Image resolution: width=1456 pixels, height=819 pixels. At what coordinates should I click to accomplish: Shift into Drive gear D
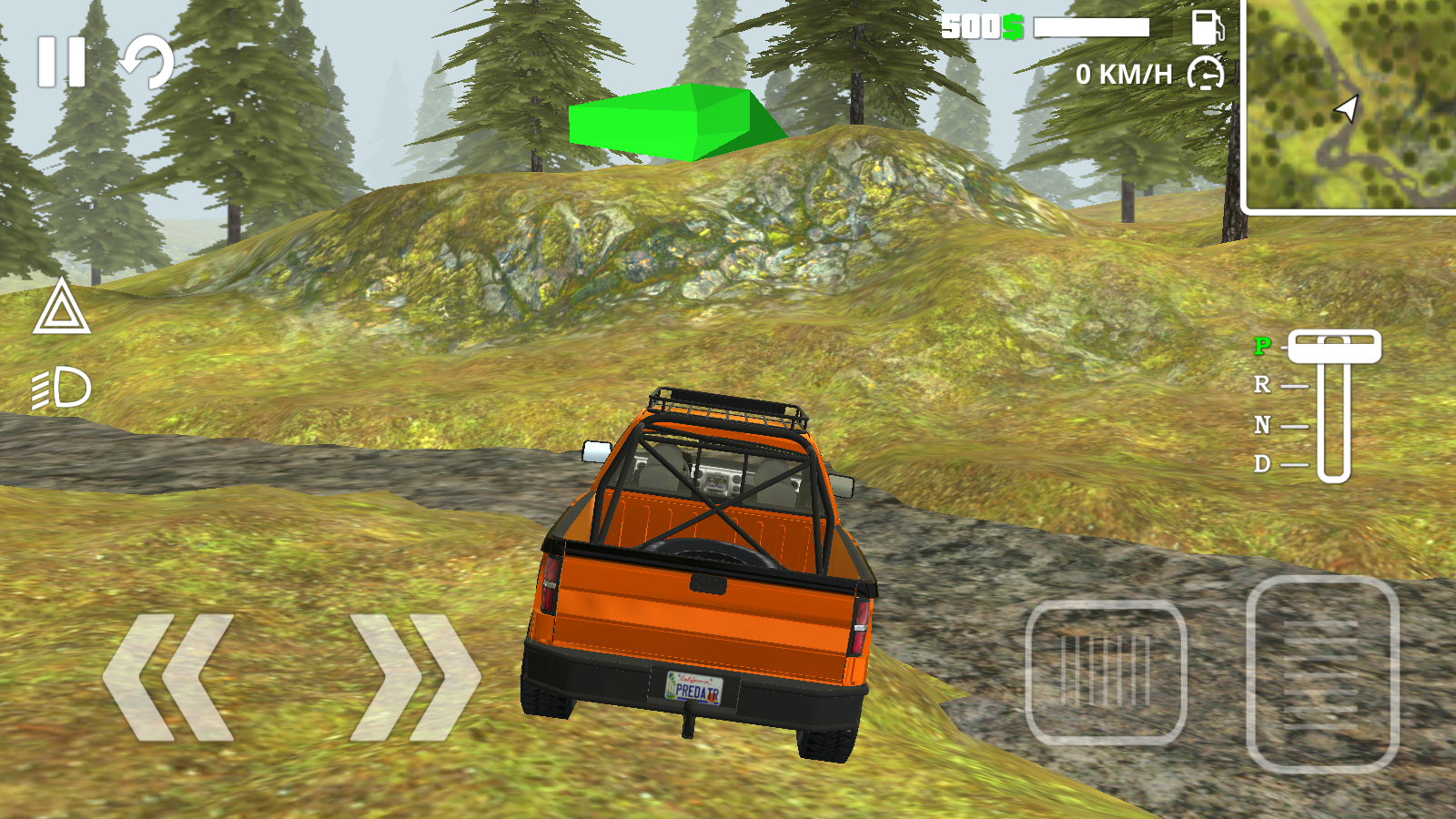coord(1262,464)
